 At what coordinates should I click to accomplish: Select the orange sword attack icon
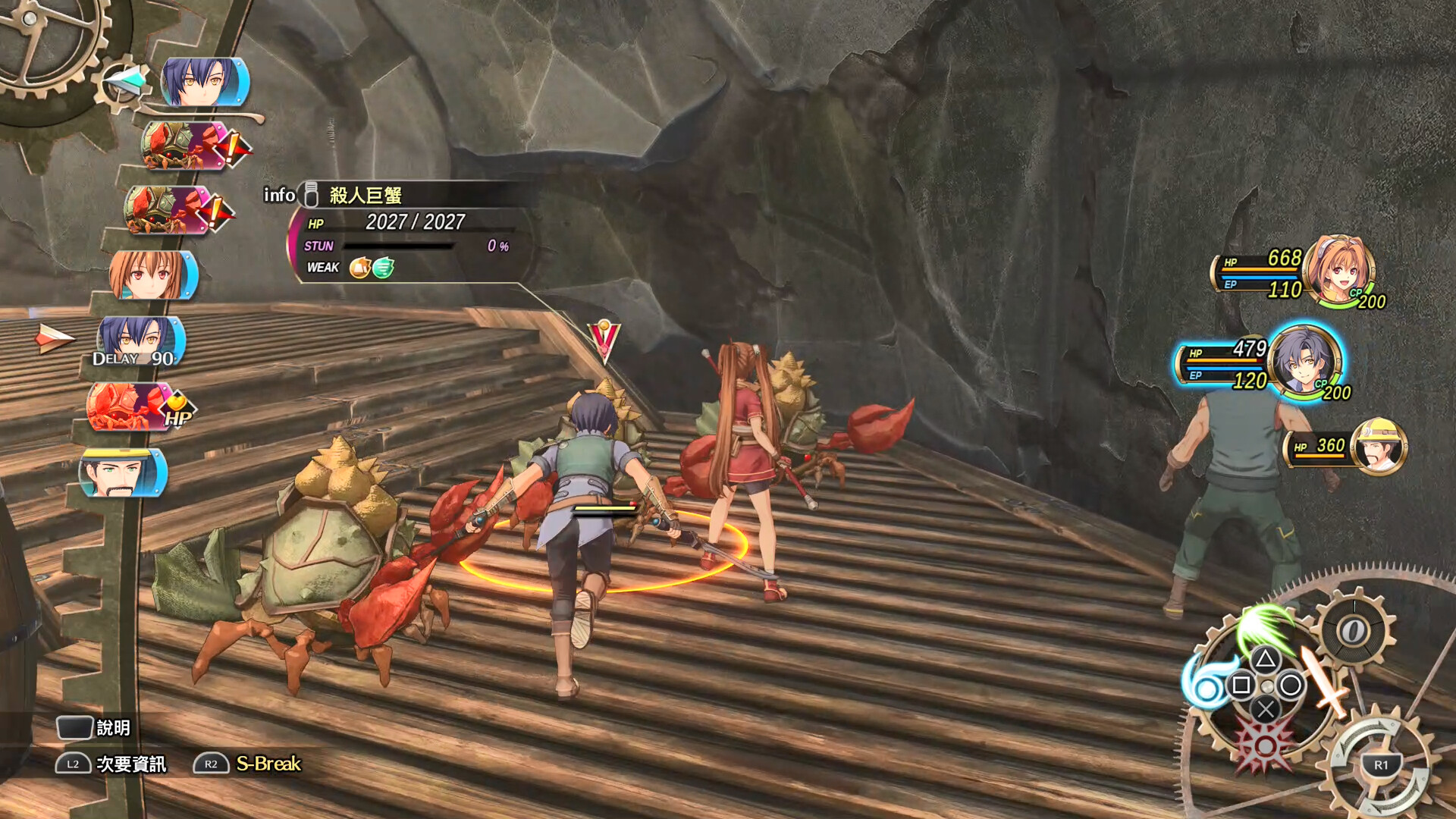[1326, 682]
